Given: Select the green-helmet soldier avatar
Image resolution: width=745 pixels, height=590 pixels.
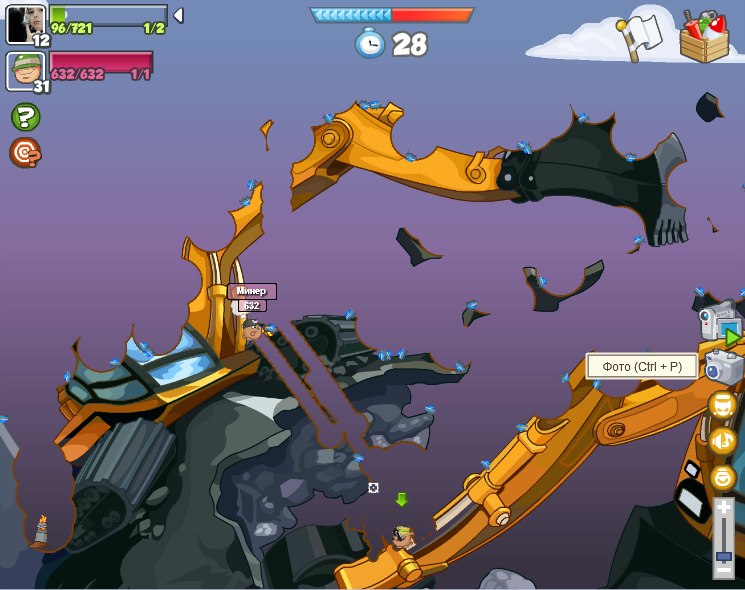Looking at the screenshot, I should tap(25, 70).
